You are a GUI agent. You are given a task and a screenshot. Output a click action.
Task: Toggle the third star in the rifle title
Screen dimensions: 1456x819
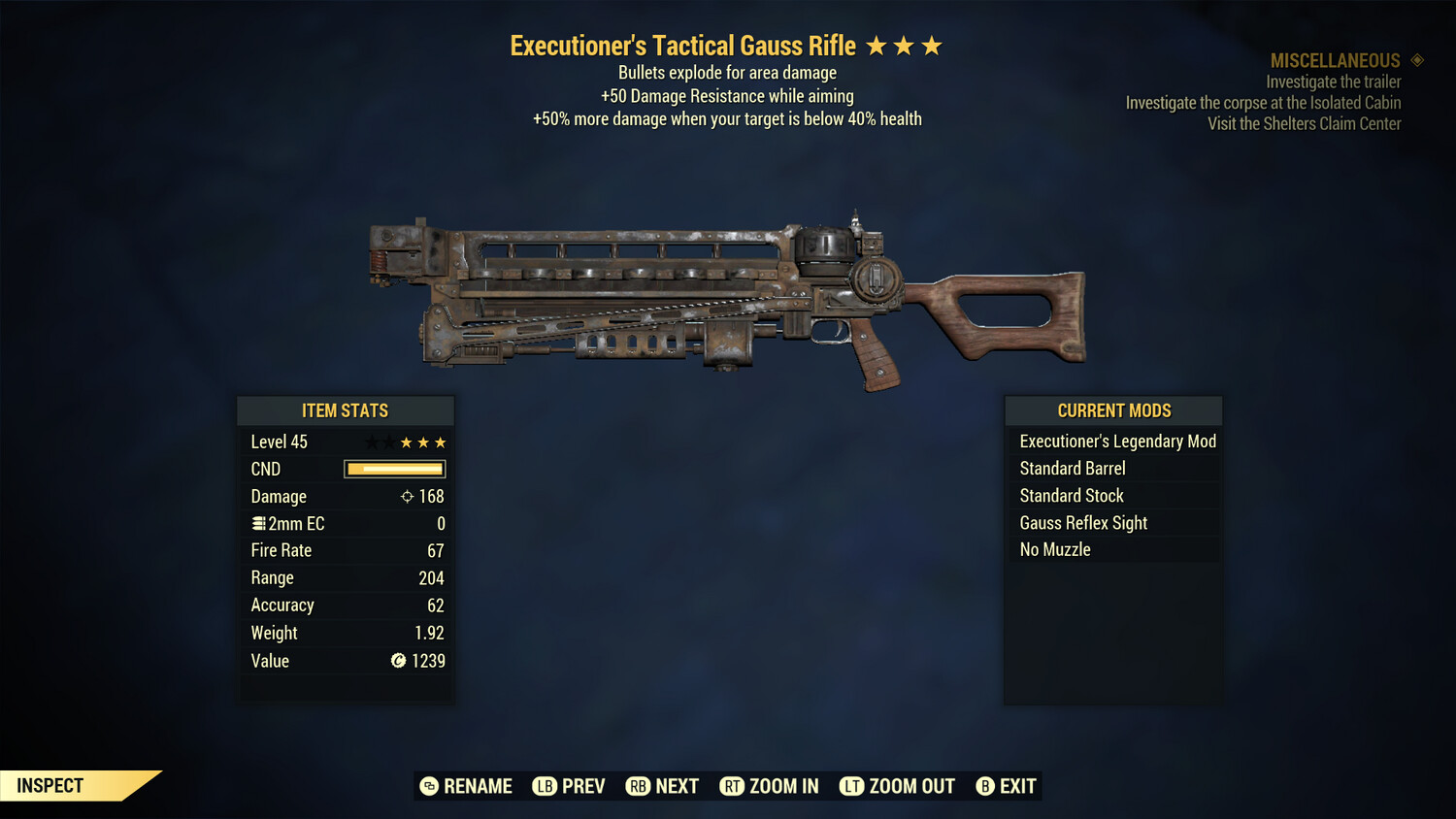(x=932, y=44)
